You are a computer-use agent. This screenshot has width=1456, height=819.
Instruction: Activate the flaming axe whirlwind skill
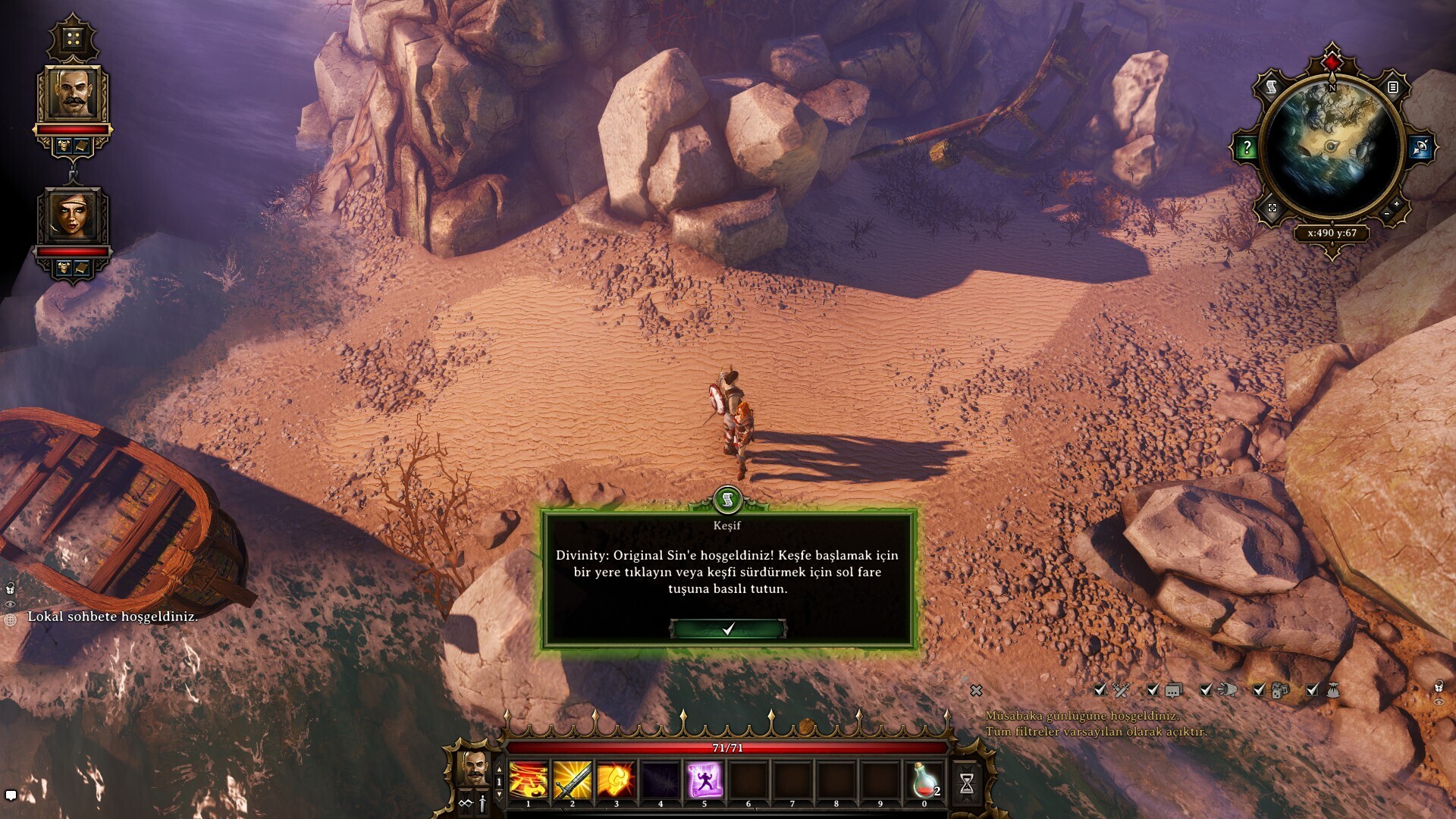pos(529,781)
